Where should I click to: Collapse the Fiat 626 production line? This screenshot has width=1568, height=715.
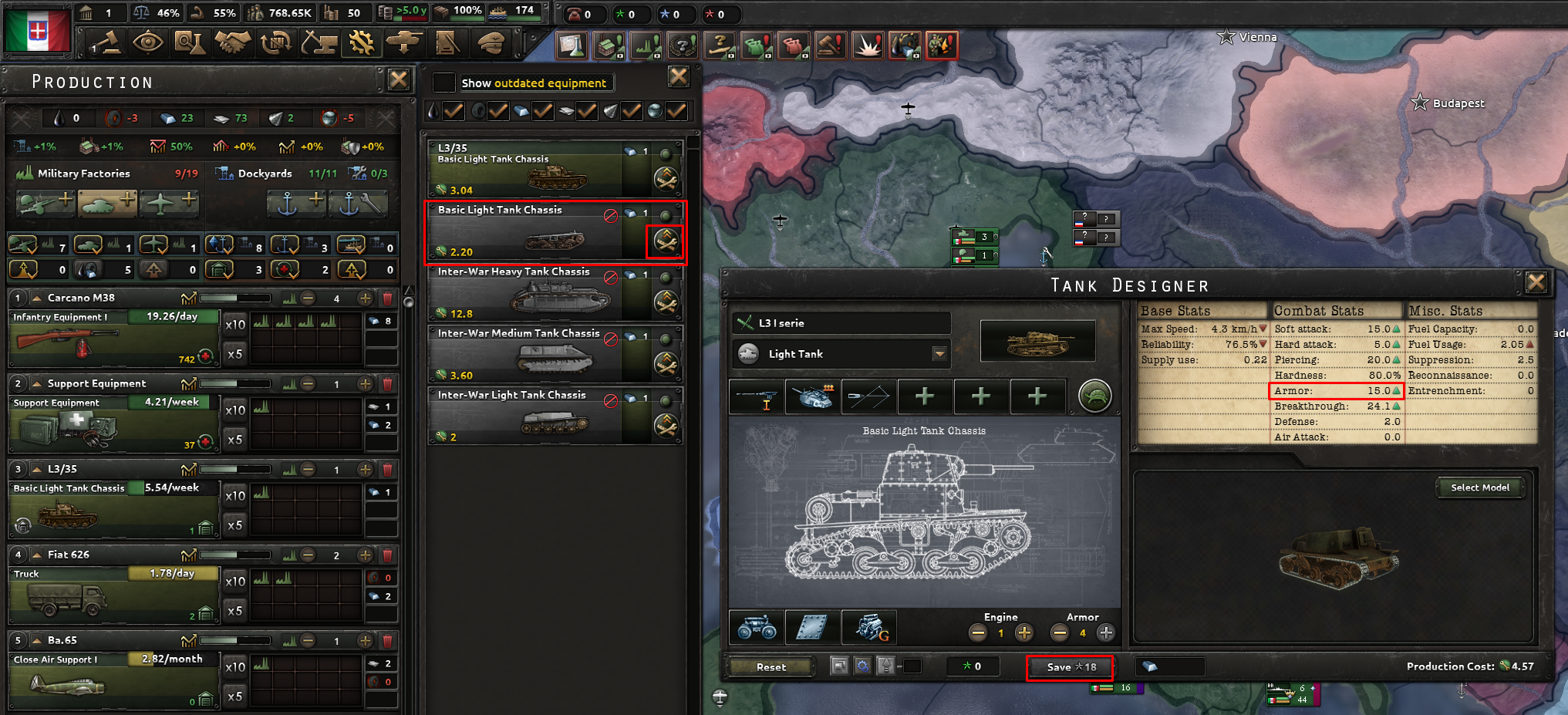pyautogui.click(x=36, y=554)
